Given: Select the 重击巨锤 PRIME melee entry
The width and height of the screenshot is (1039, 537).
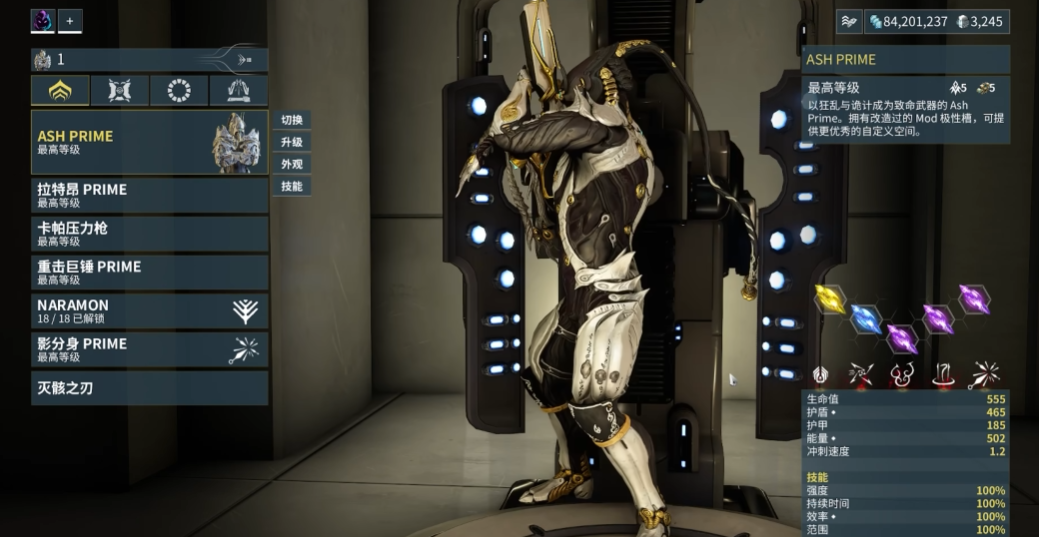Looking at the screenshot, I should point(149,272).
